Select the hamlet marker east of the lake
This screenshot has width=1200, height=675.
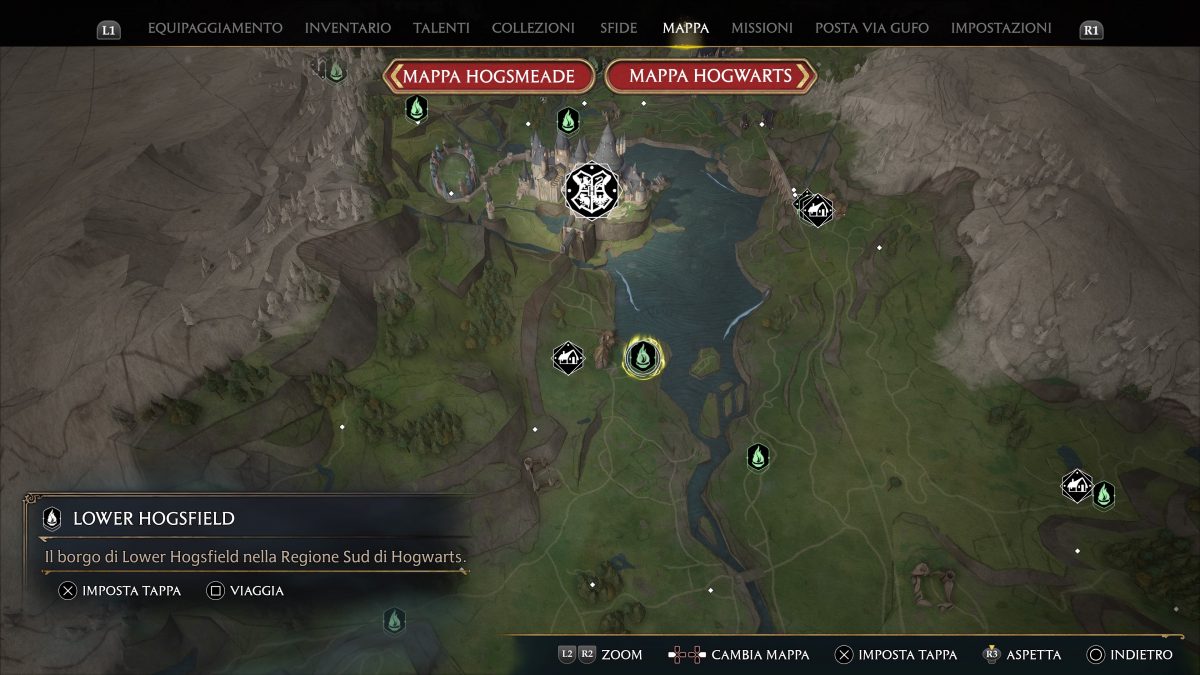817,210
